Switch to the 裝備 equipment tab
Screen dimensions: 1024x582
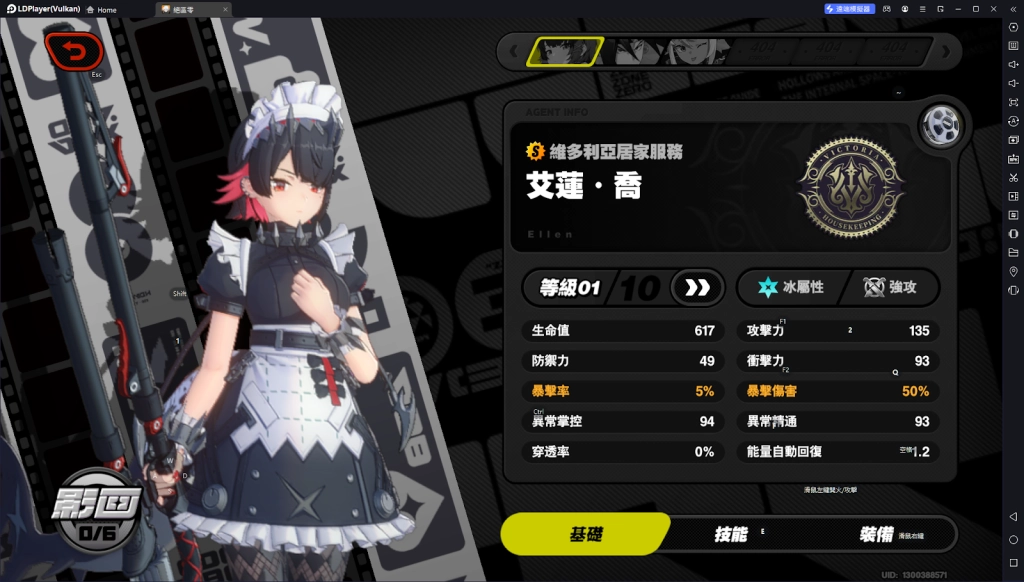pos(877,534)
